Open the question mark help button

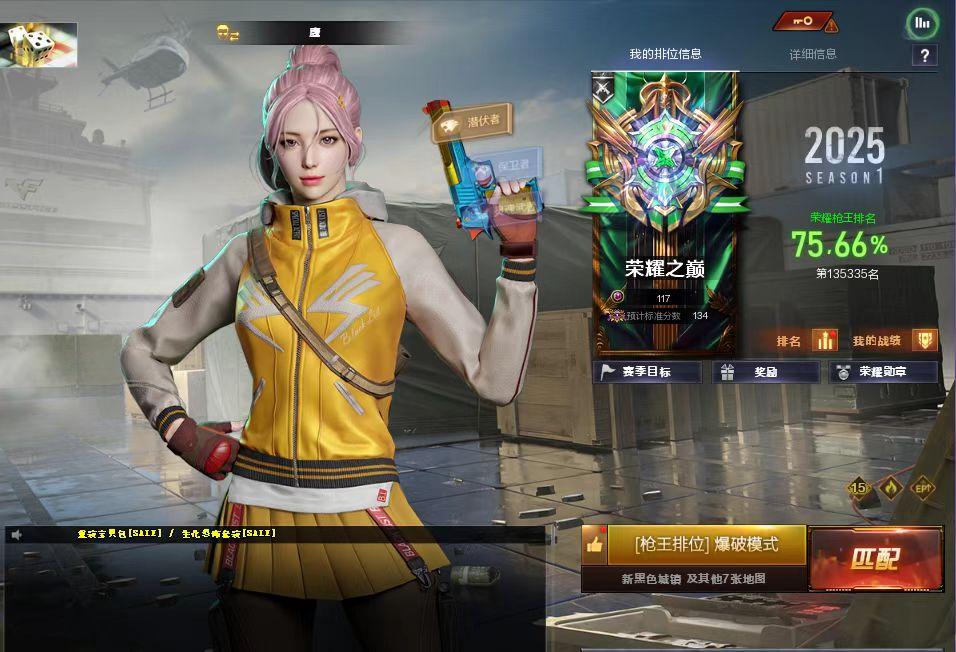[x=925, y=56]
